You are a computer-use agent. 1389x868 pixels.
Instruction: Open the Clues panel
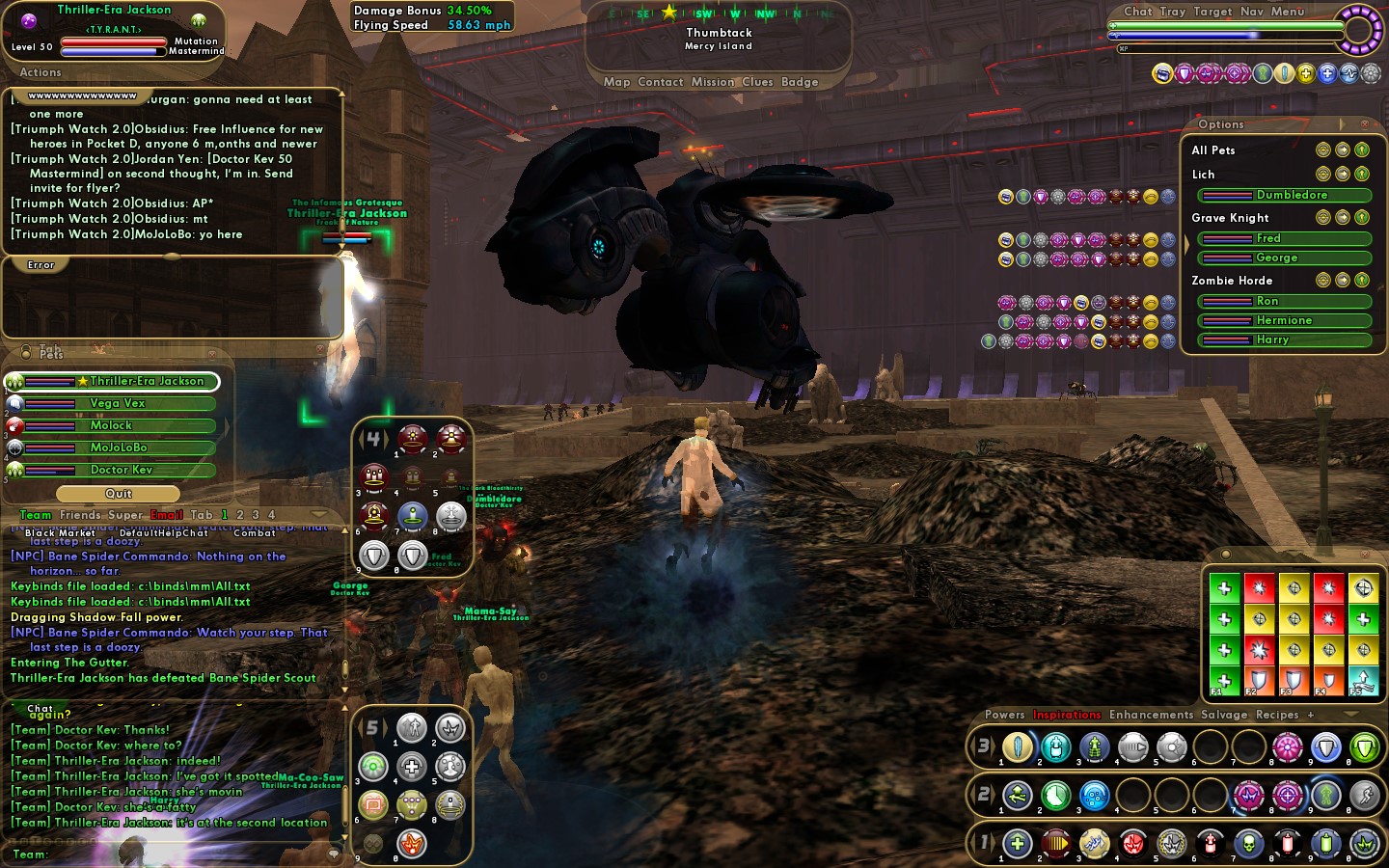[757, 82]
